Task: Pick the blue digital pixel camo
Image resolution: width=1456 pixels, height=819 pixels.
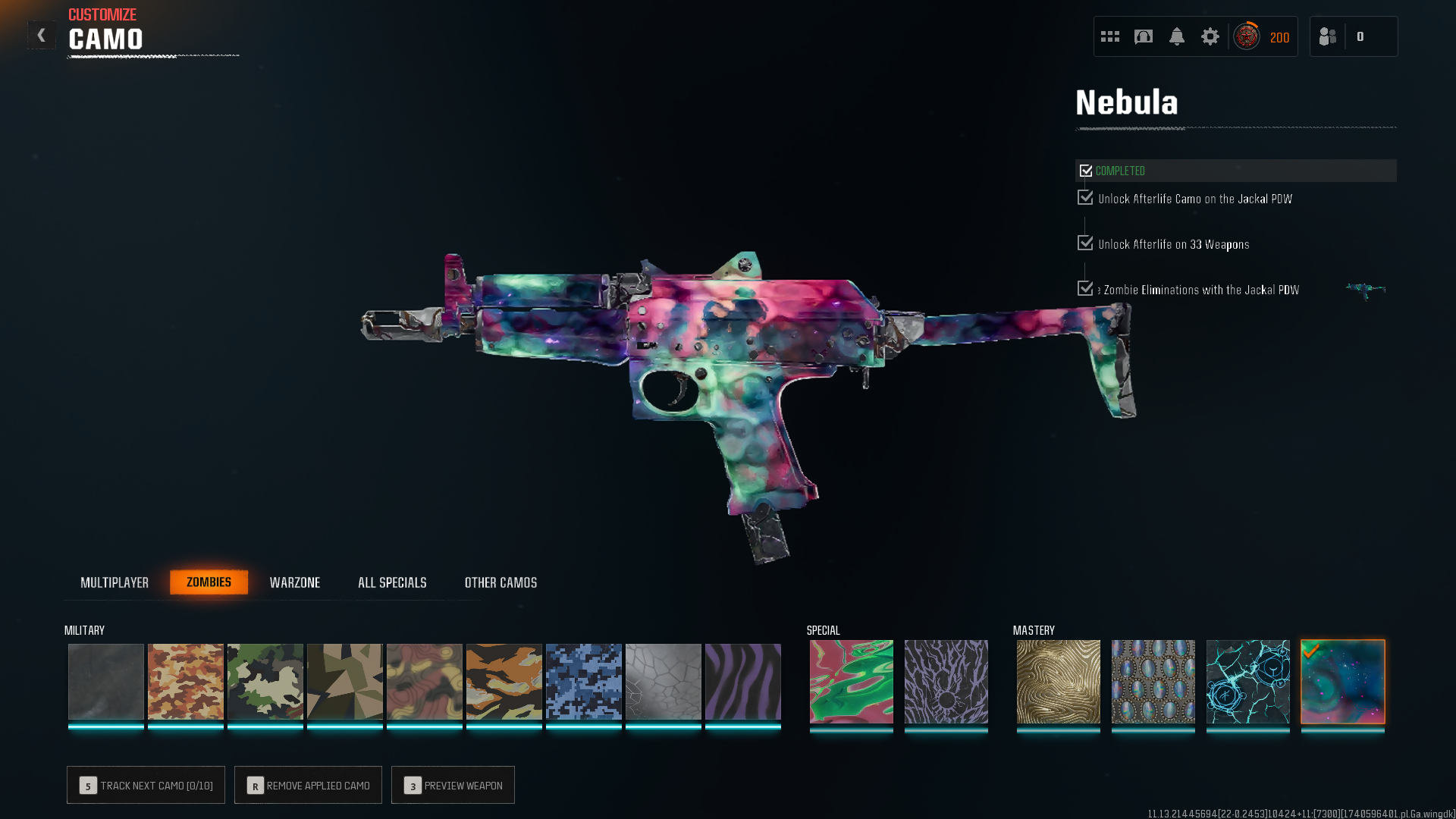Action: 583,681
